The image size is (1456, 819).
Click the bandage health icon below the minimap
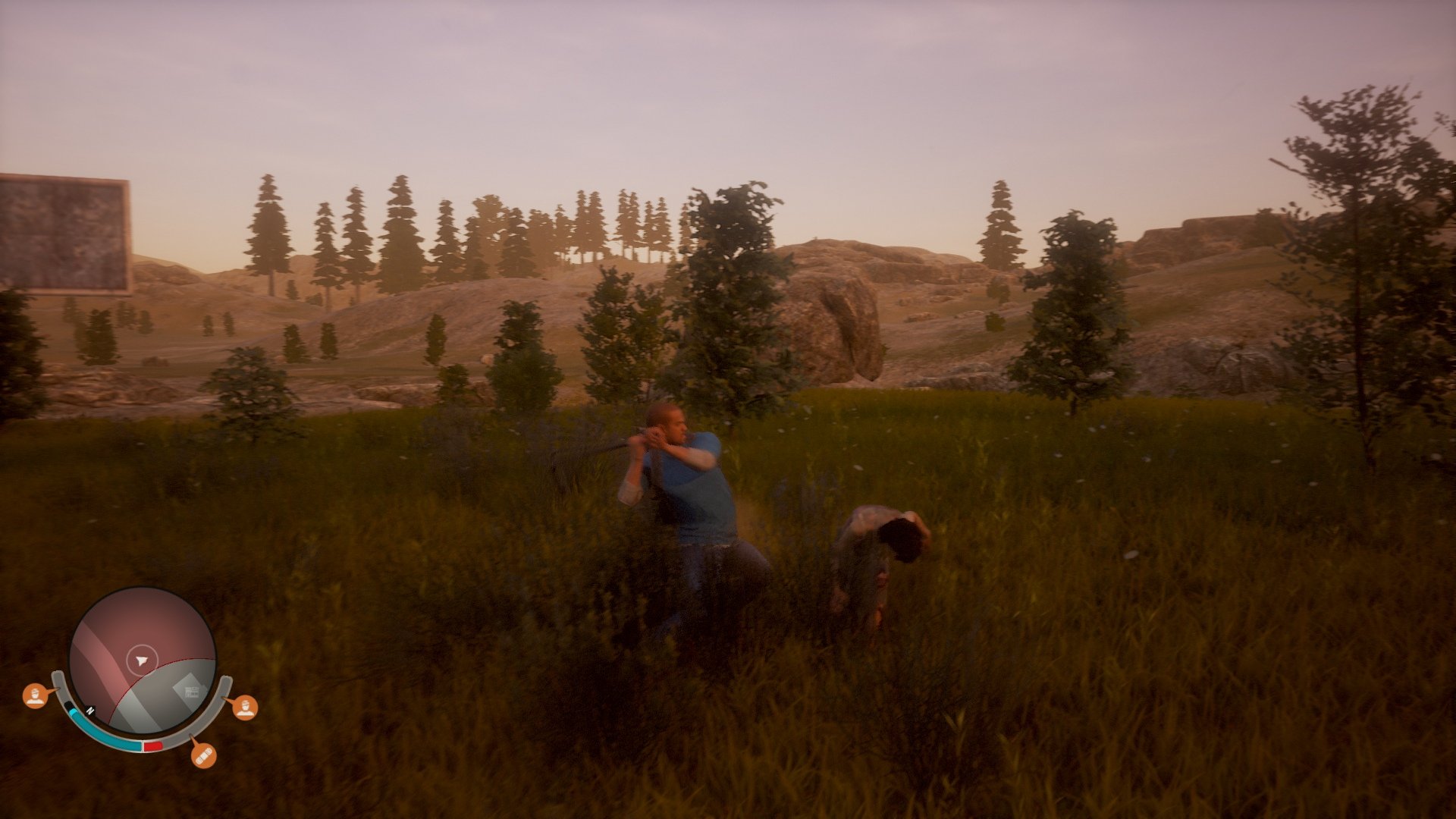204,758
